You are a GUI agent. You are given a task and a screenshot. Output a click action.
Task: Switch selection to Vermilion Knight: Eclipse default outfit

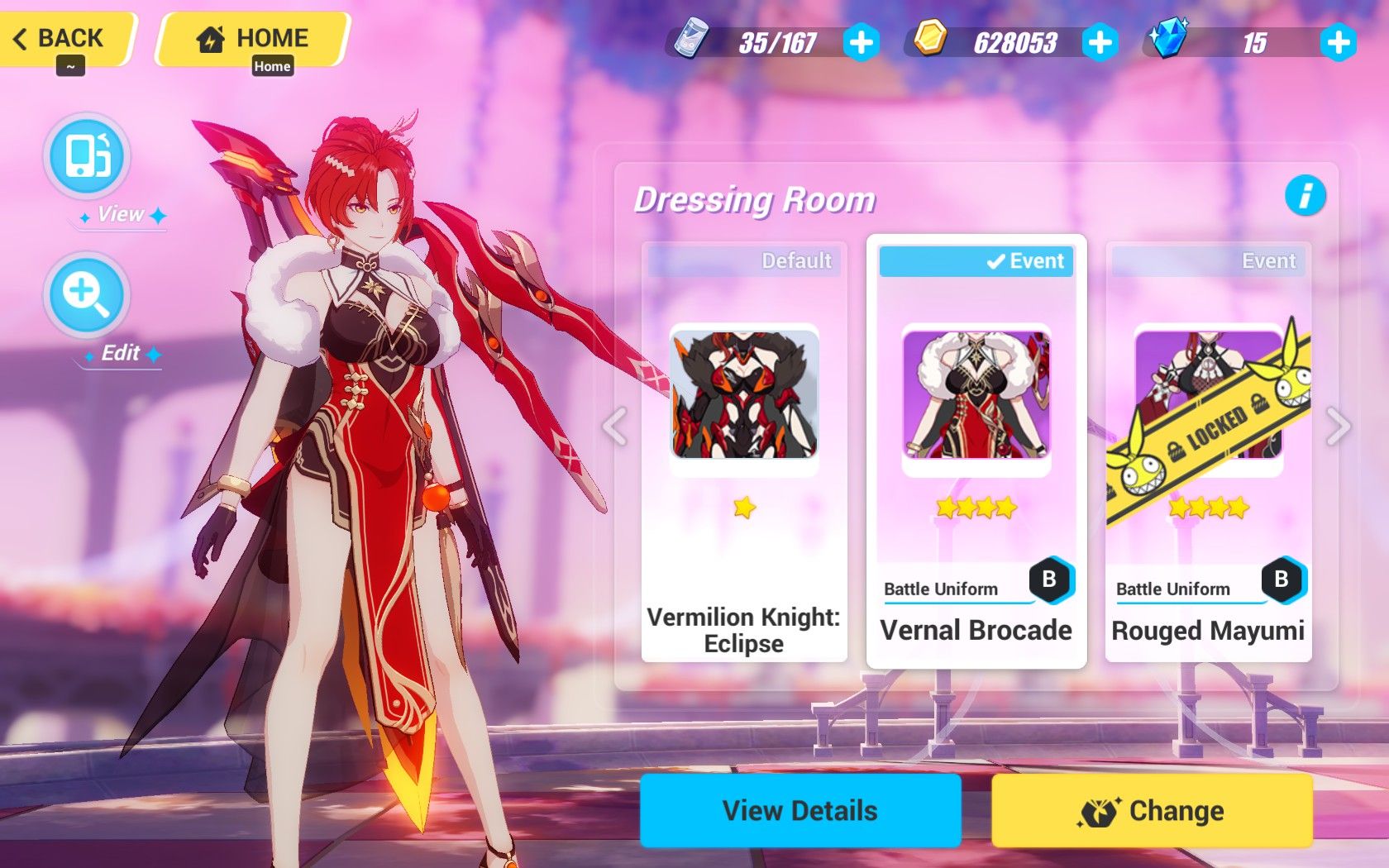coord(742,397)
